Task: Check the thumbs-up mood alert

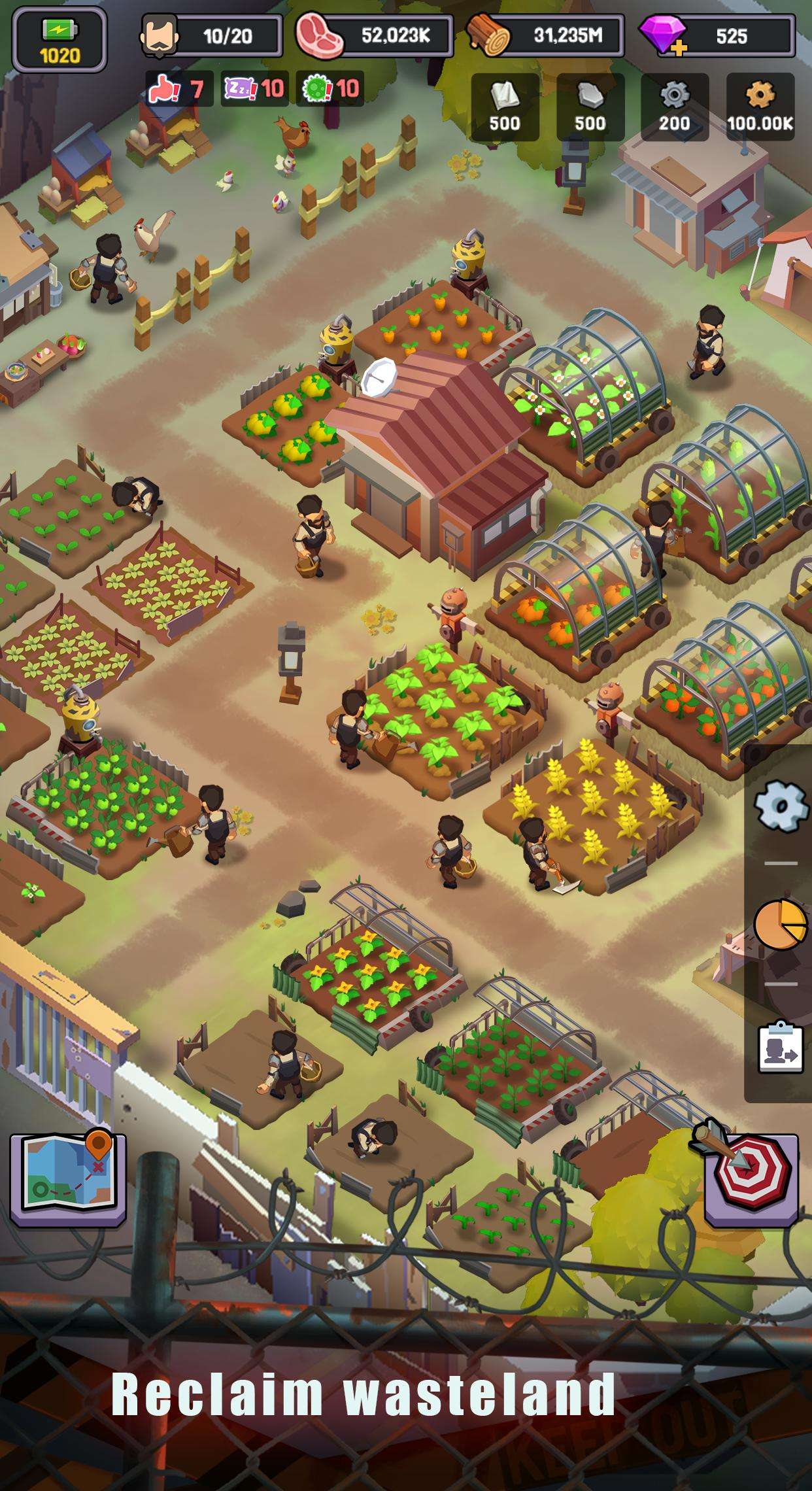Action: point(178,88)
